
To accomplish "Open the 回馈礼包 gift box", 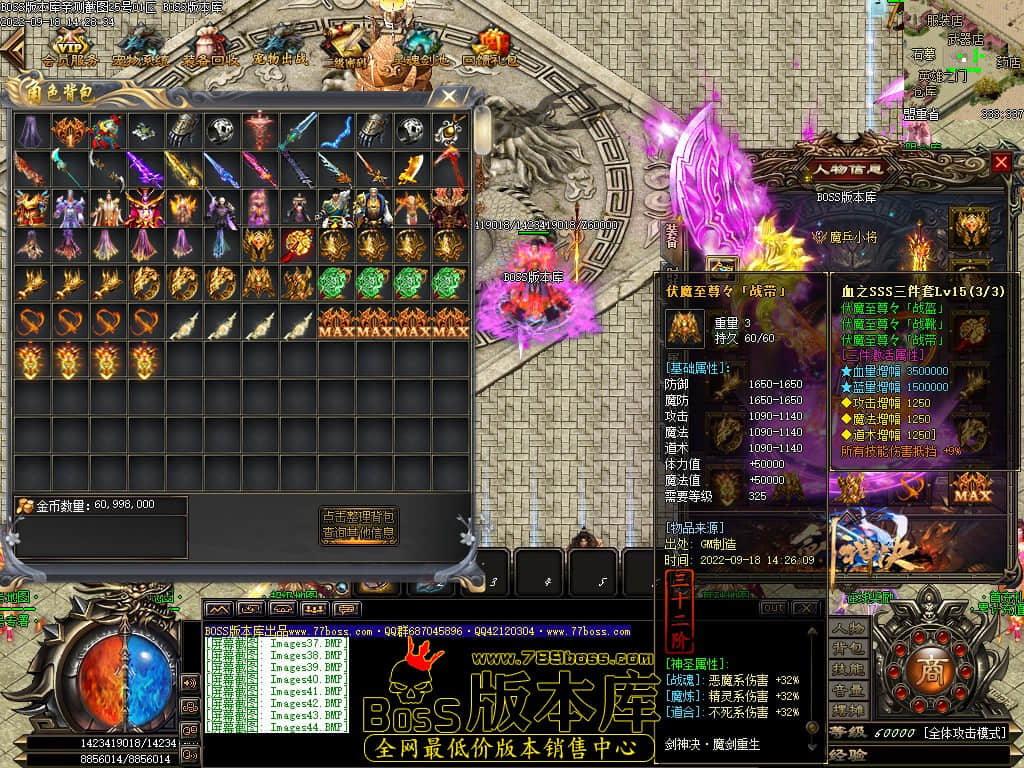I will tap(490, 46).
